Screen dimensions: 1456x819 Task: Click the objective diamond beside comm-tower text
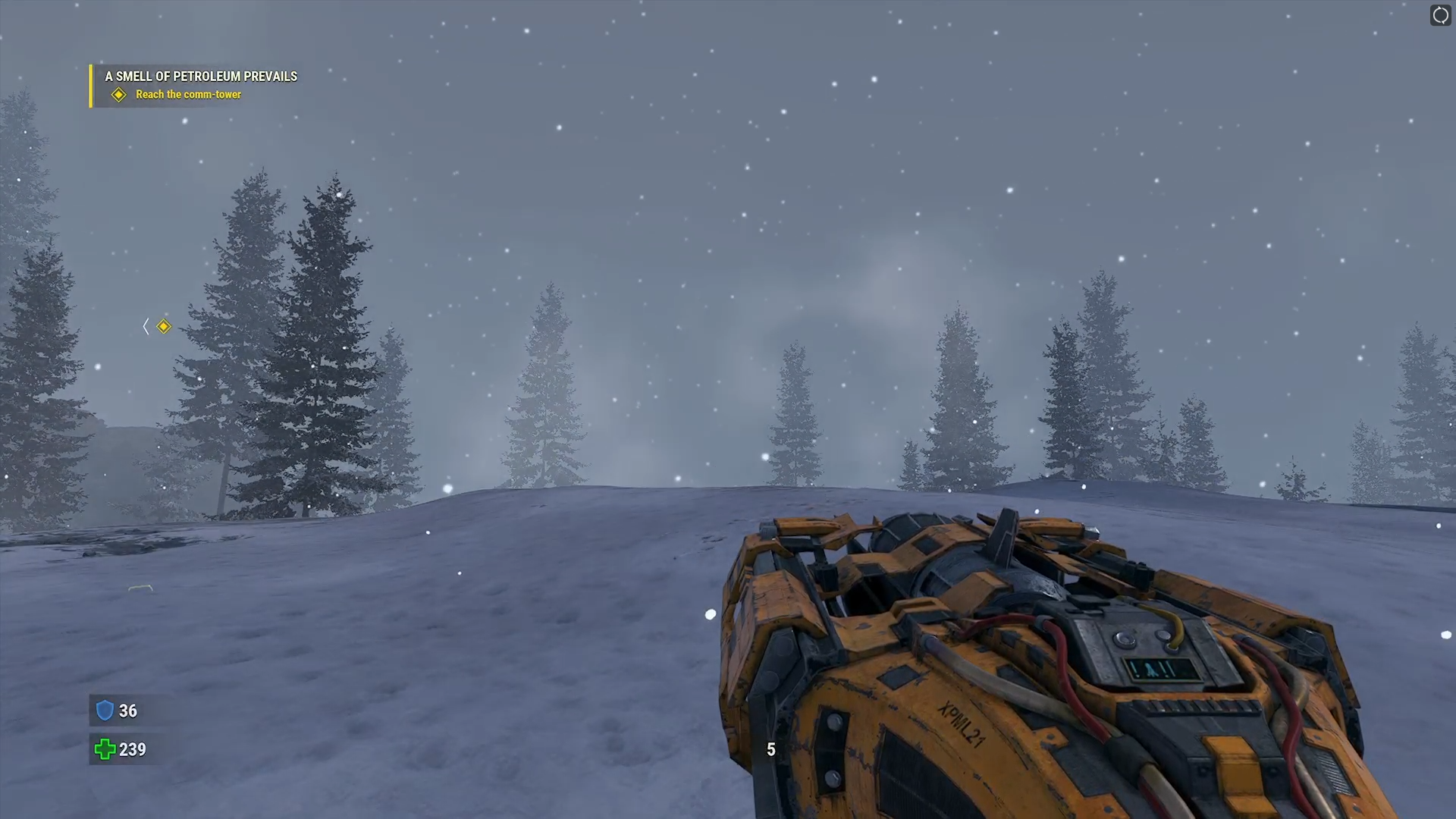click(x=119, y=94)
